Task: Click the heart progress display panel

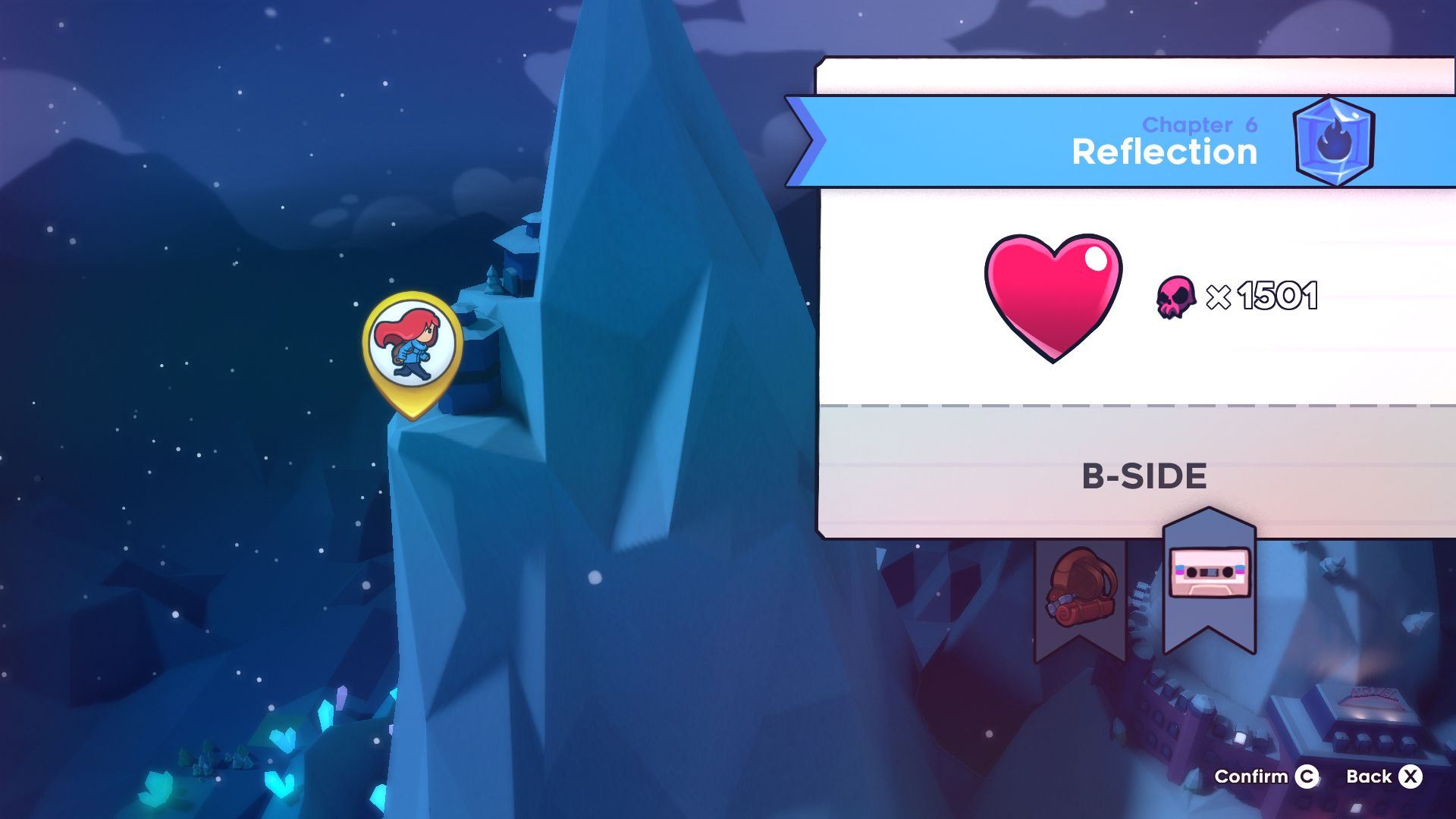Action: (1130, 297)
